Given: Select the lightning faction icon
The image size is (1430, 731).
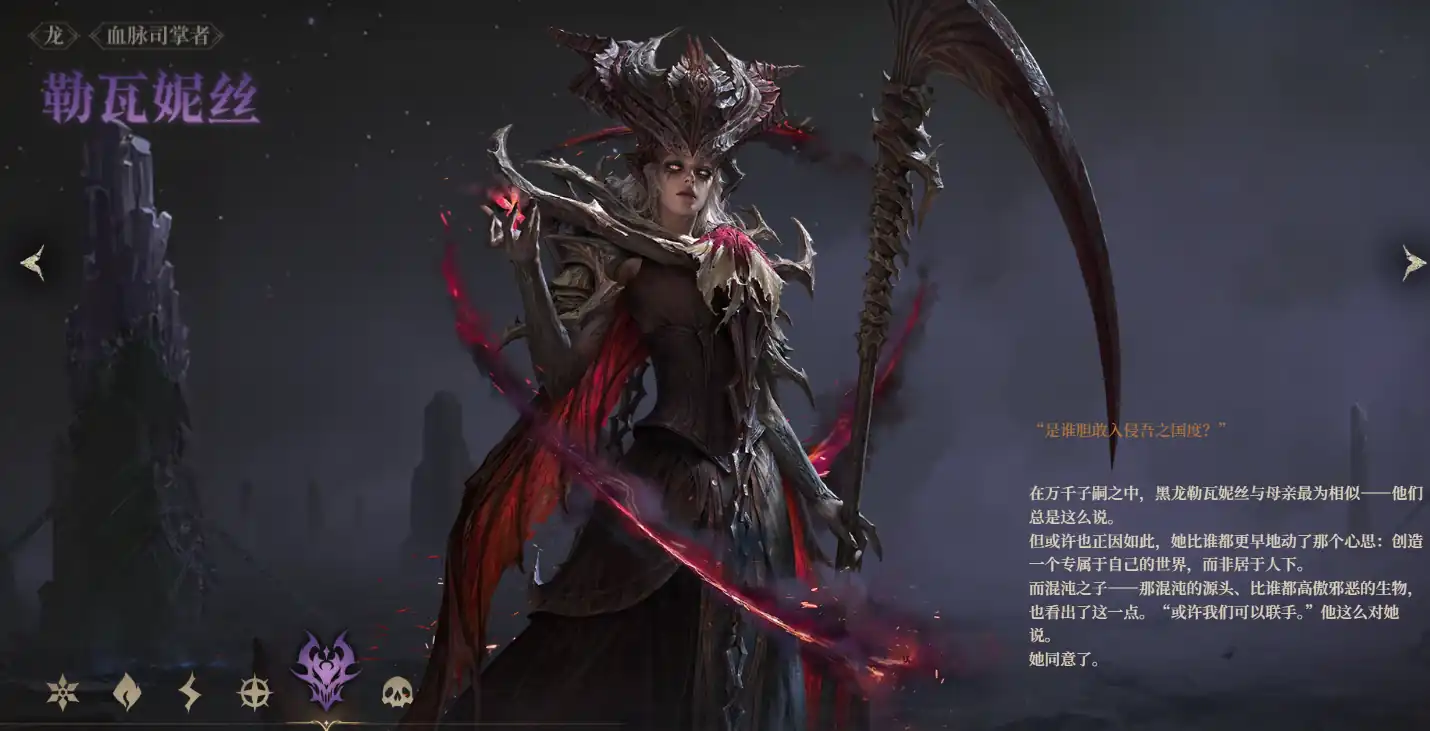Looking at the screenshot, I should 188,690.
